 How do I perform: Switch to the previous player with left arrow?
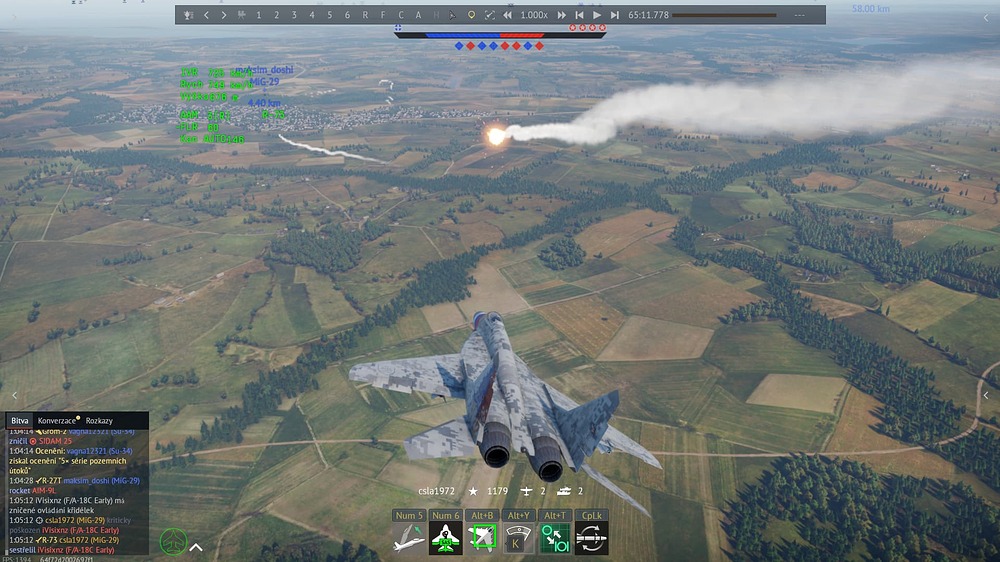click(206, 15)
